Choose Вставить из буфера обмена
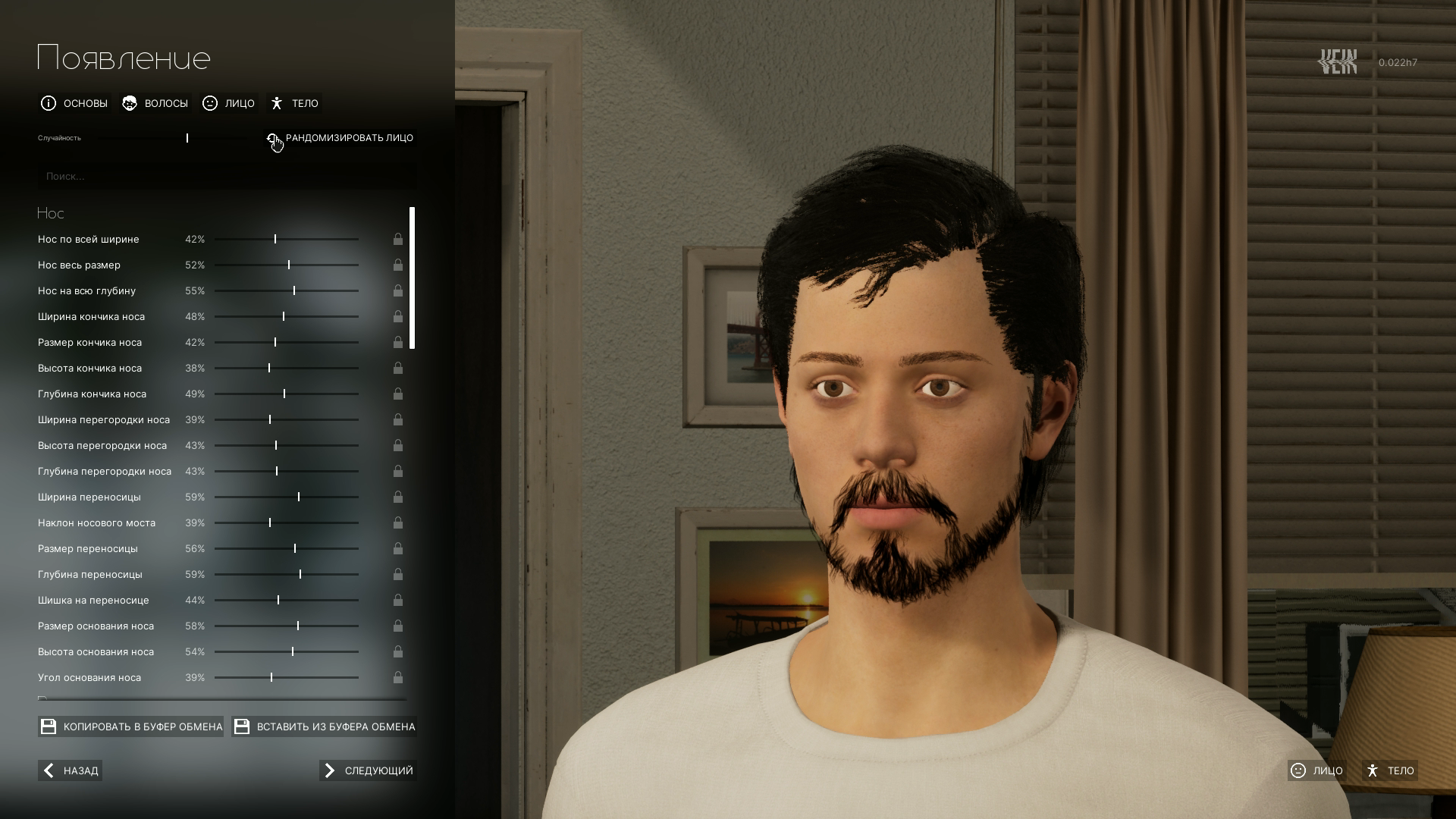Image resolution: width=1456 pixels, height=819 pixels. (x=325, y=726)
